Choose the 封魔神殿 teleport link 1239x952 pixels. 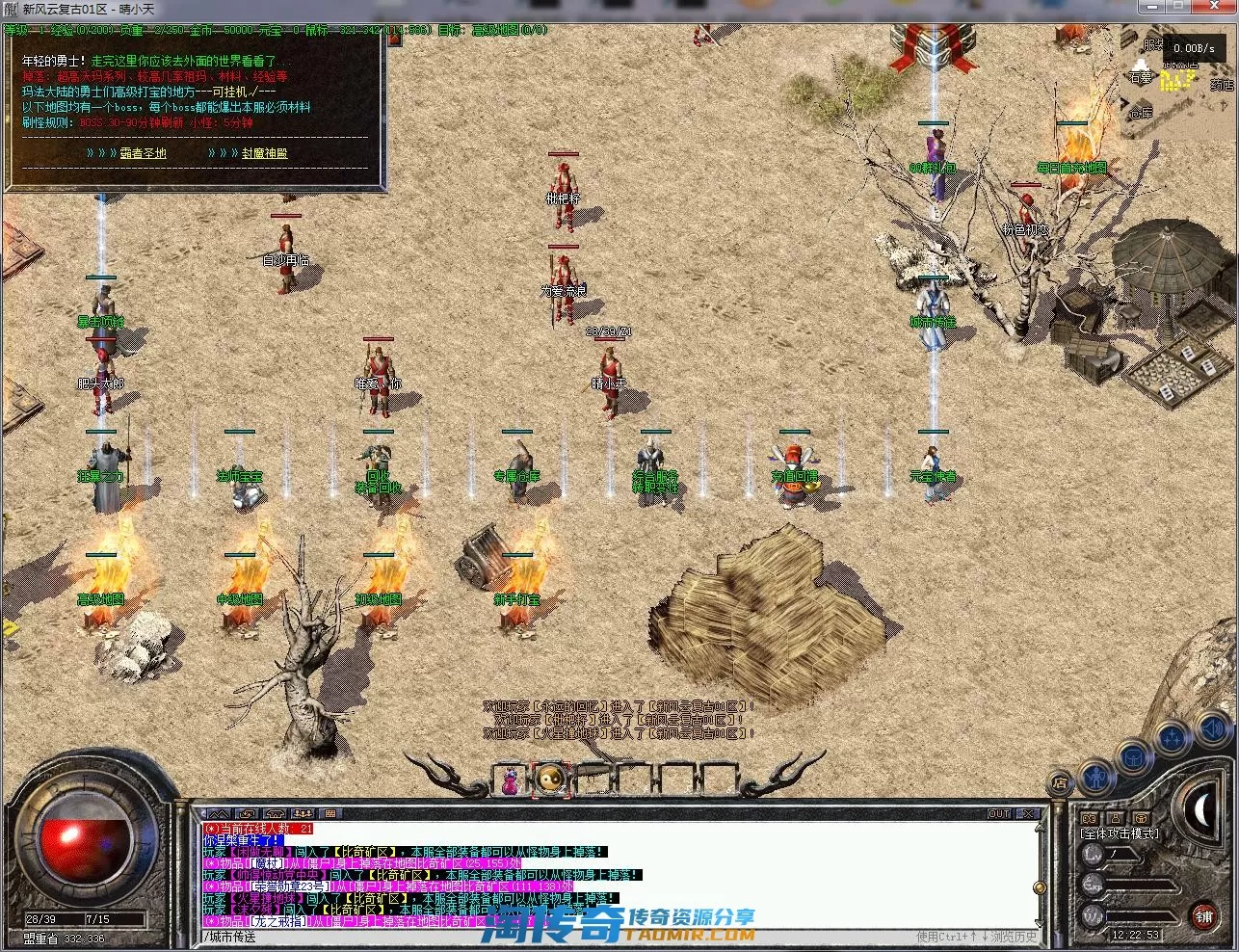click(264, 153)
